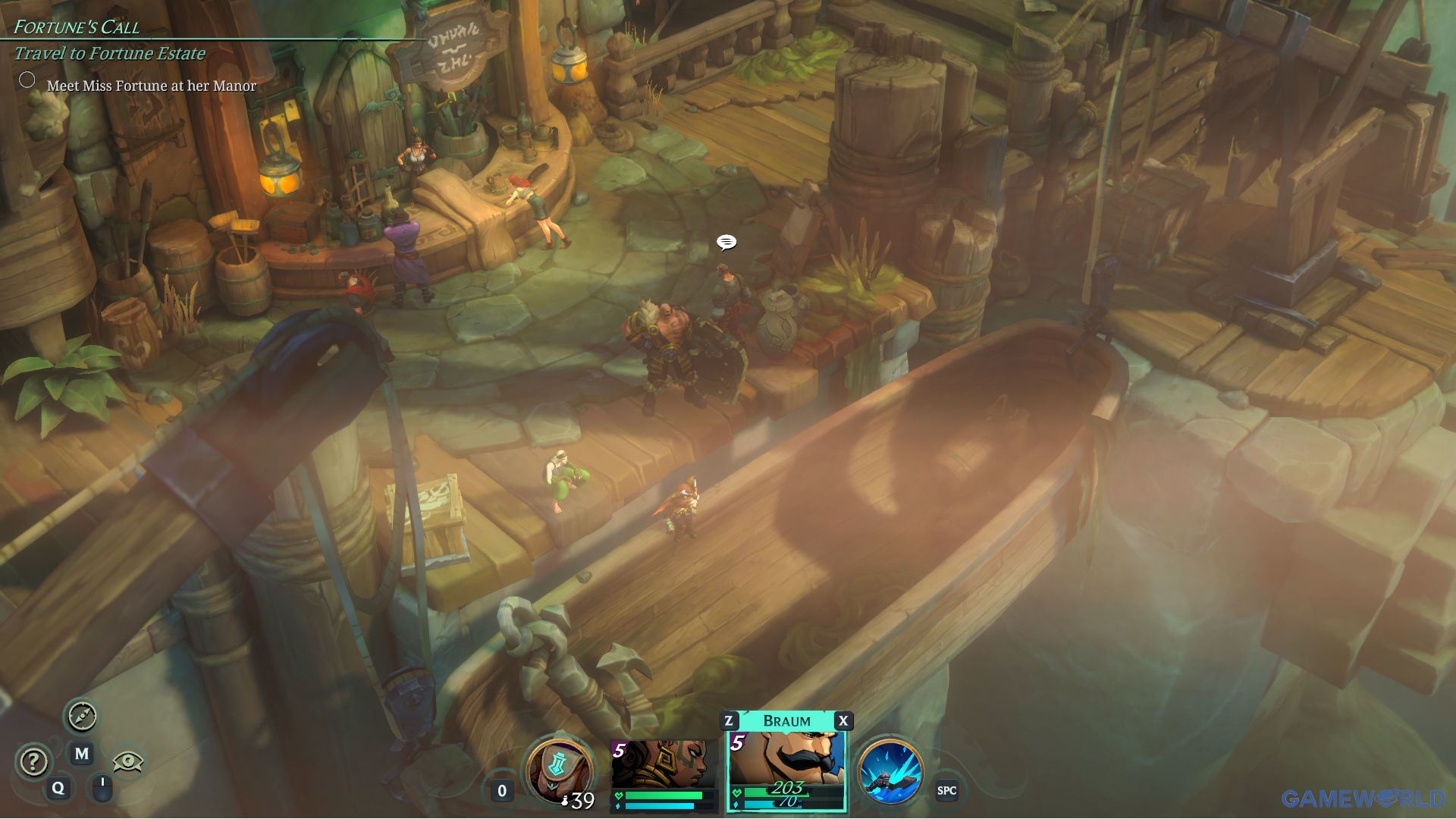Image resolution: width=1456 pixels, height=819 pixels.
Task: Activate Braum's ice dungeon ability icon
Action: 890,771
